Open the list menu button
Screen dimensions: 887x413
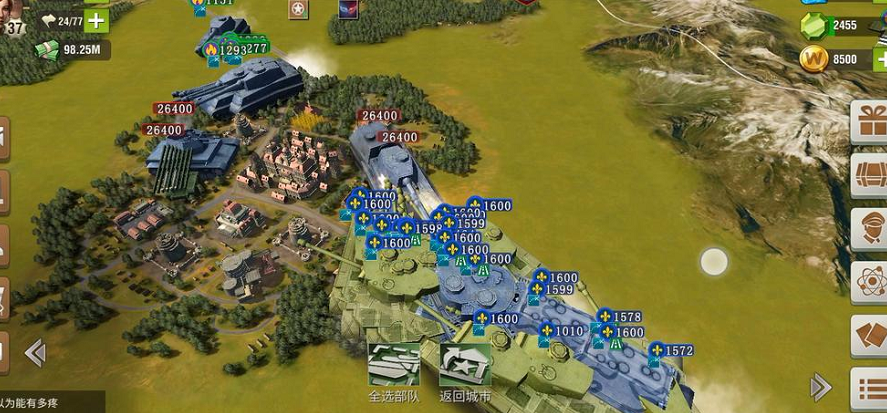point(868,387)
